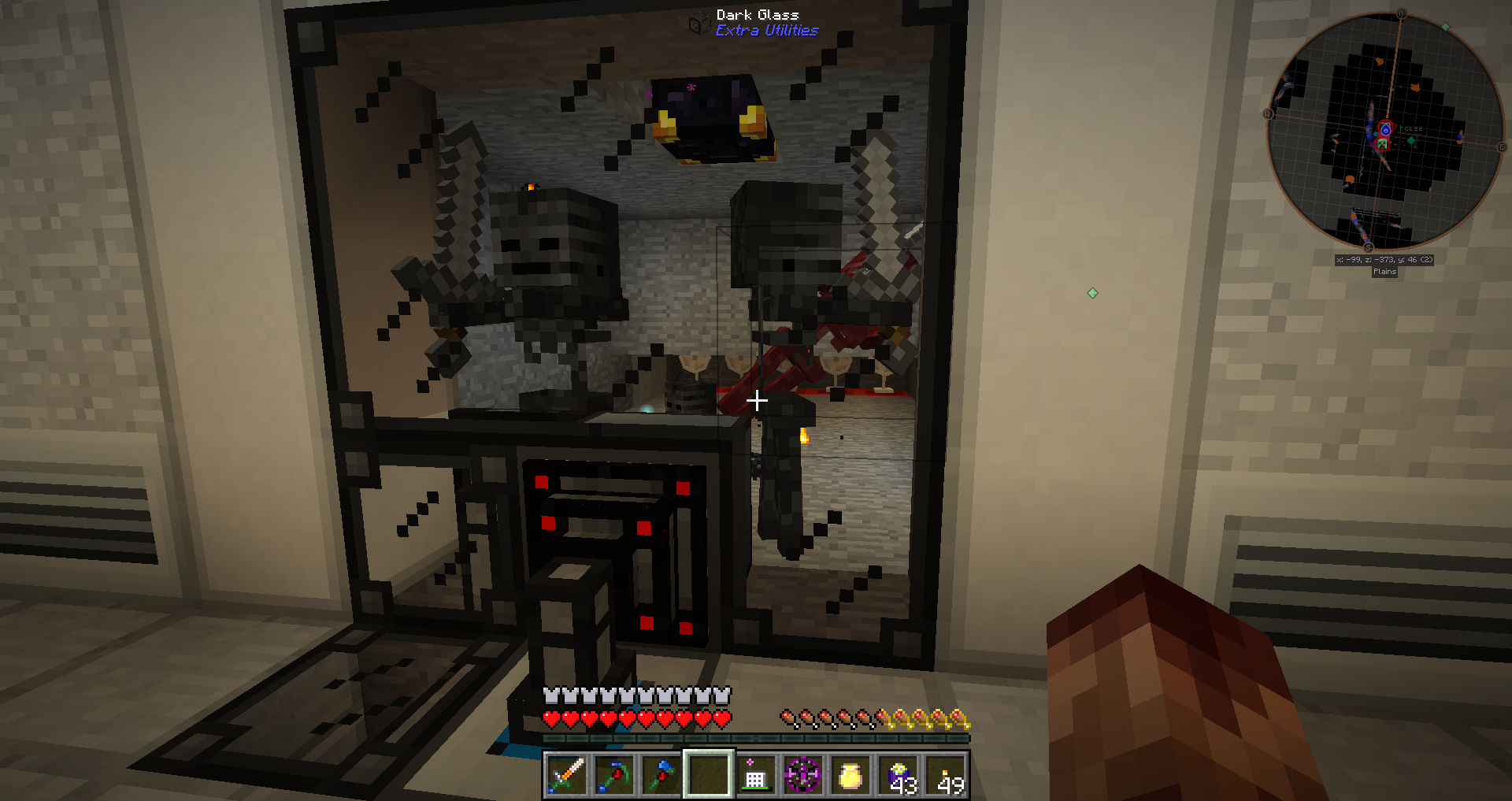
Task: Click the circular minimap
Action: [1384, 132]
